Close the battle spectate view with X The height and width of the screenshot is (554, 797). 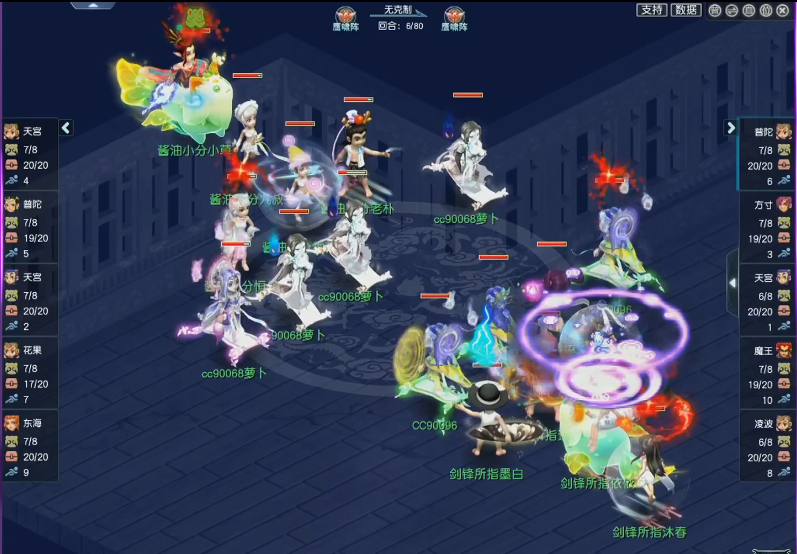point(783,11)
